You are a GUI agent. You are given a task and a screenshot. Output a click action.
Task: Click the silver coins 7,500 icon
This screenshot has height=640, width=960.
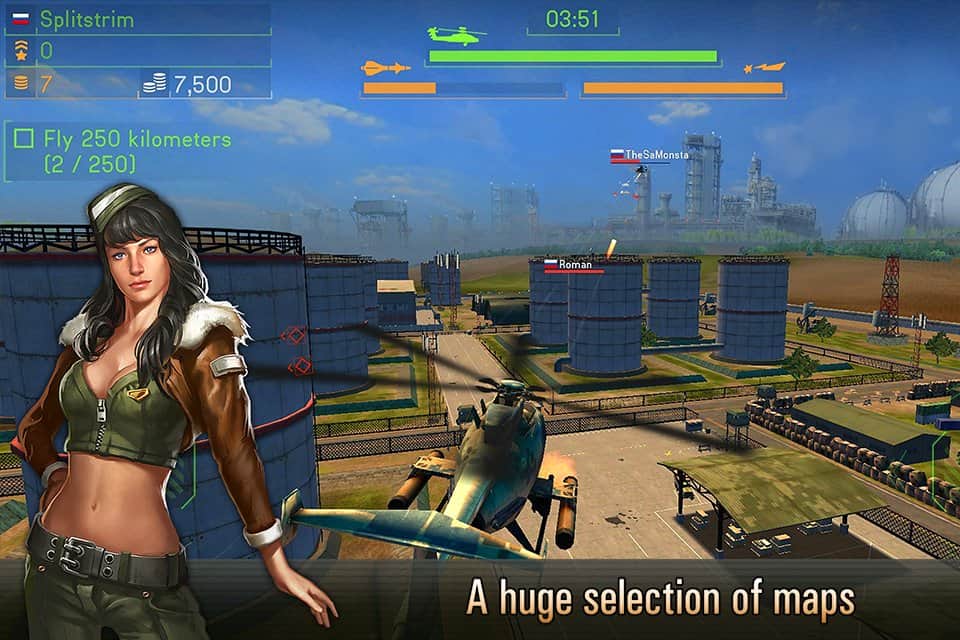pos(154,85)
